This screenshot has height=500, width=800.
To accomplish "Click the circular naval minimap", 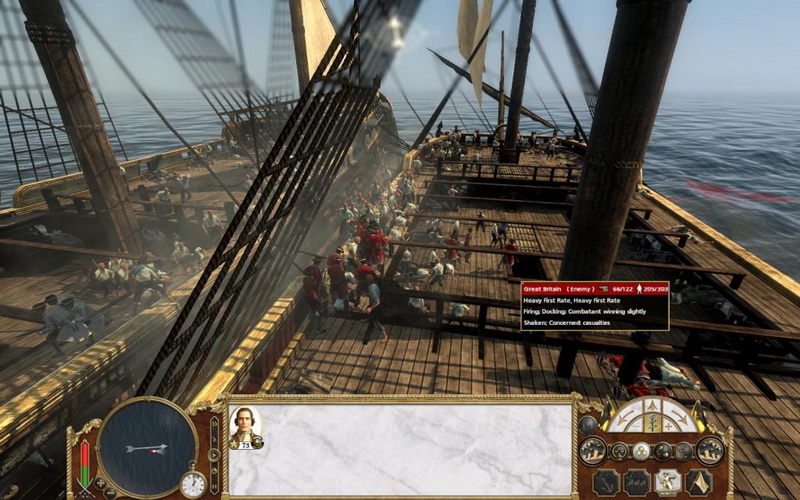I will coord(146,445).
